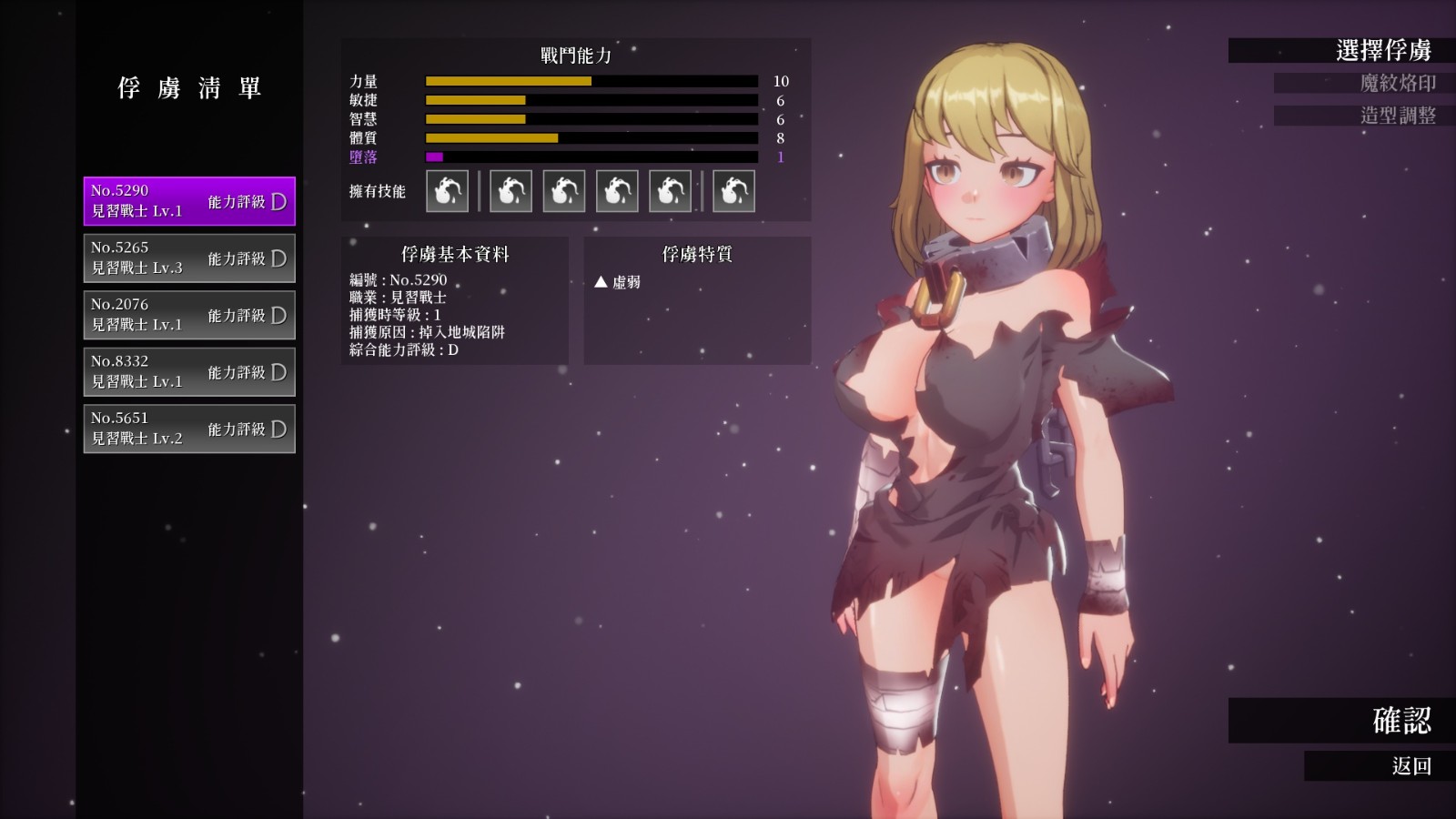Select the No.8332 captive row

(189, 372)
